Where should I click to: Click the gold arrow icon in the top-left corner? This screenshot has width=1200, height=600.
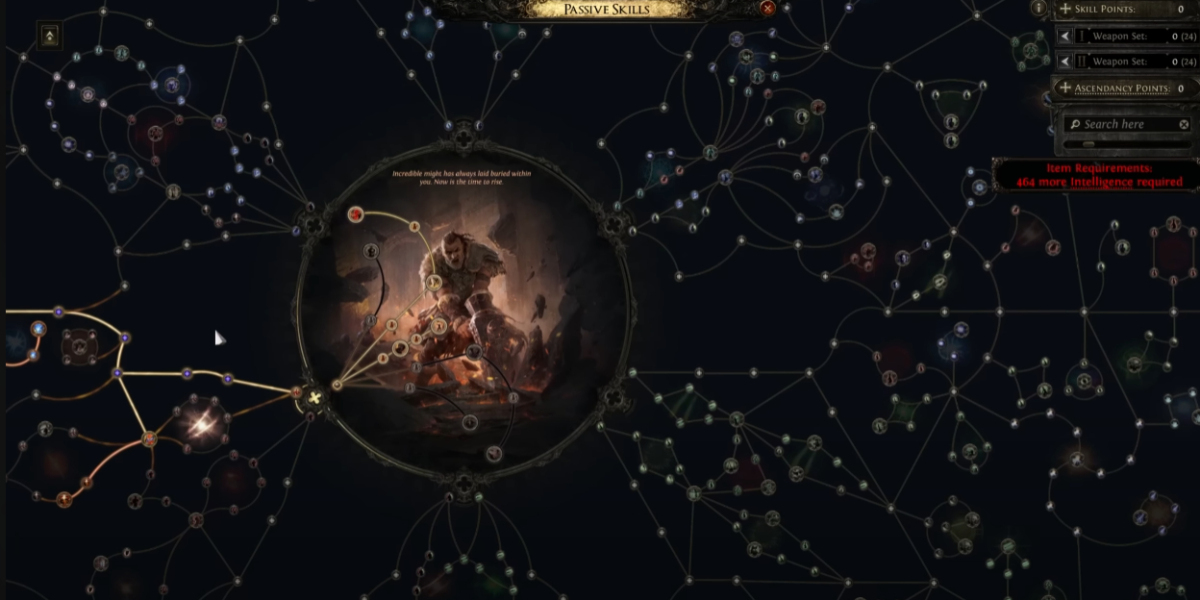[x=49, y=36]
